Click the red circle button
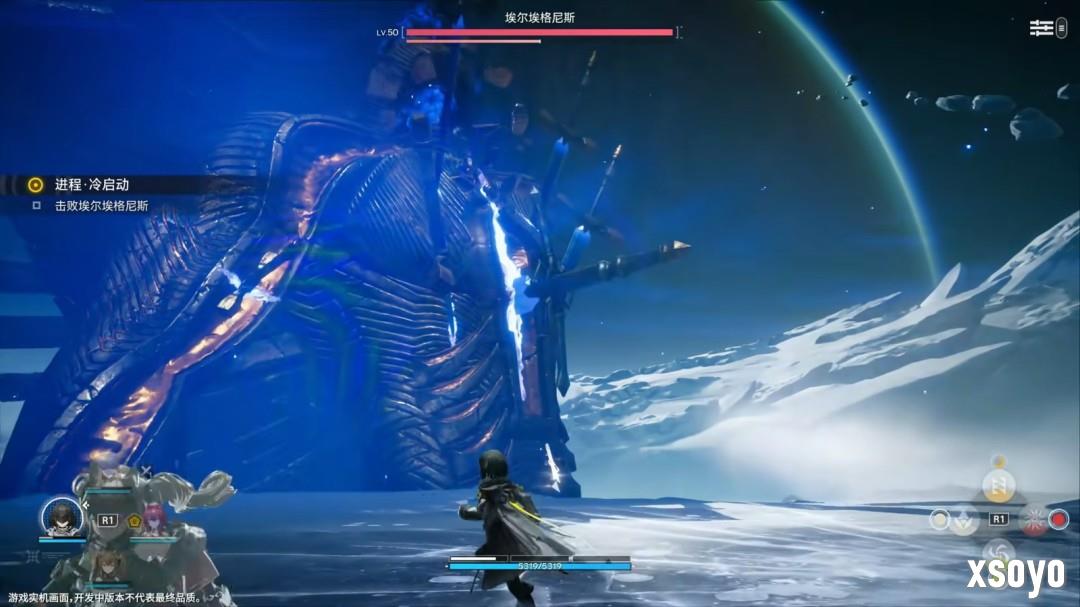The height and width of the screenshot is (607, 1080). coord(1059,520)
